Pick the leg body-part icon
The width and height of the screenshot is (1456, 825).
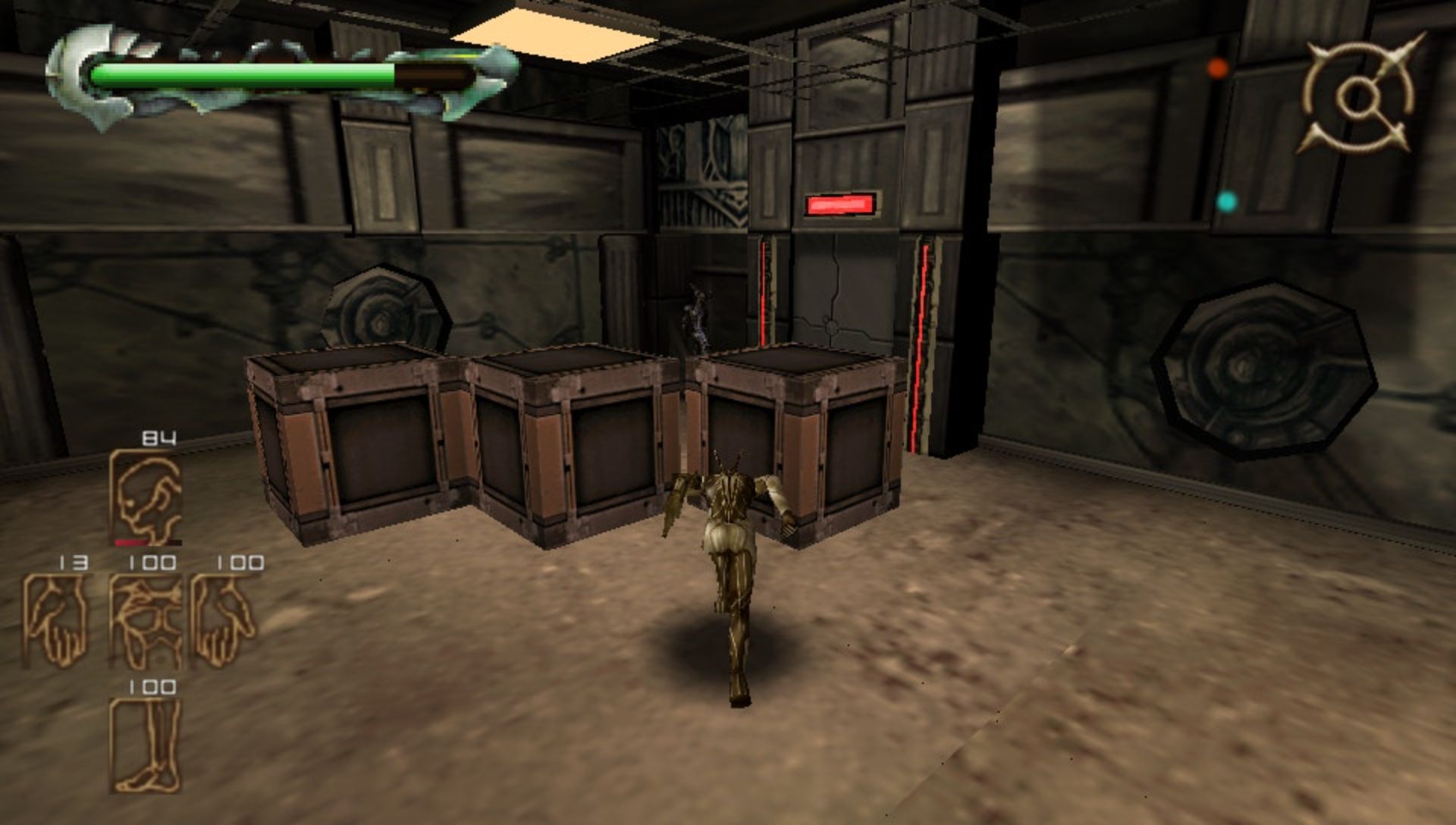tap(146, 745)
